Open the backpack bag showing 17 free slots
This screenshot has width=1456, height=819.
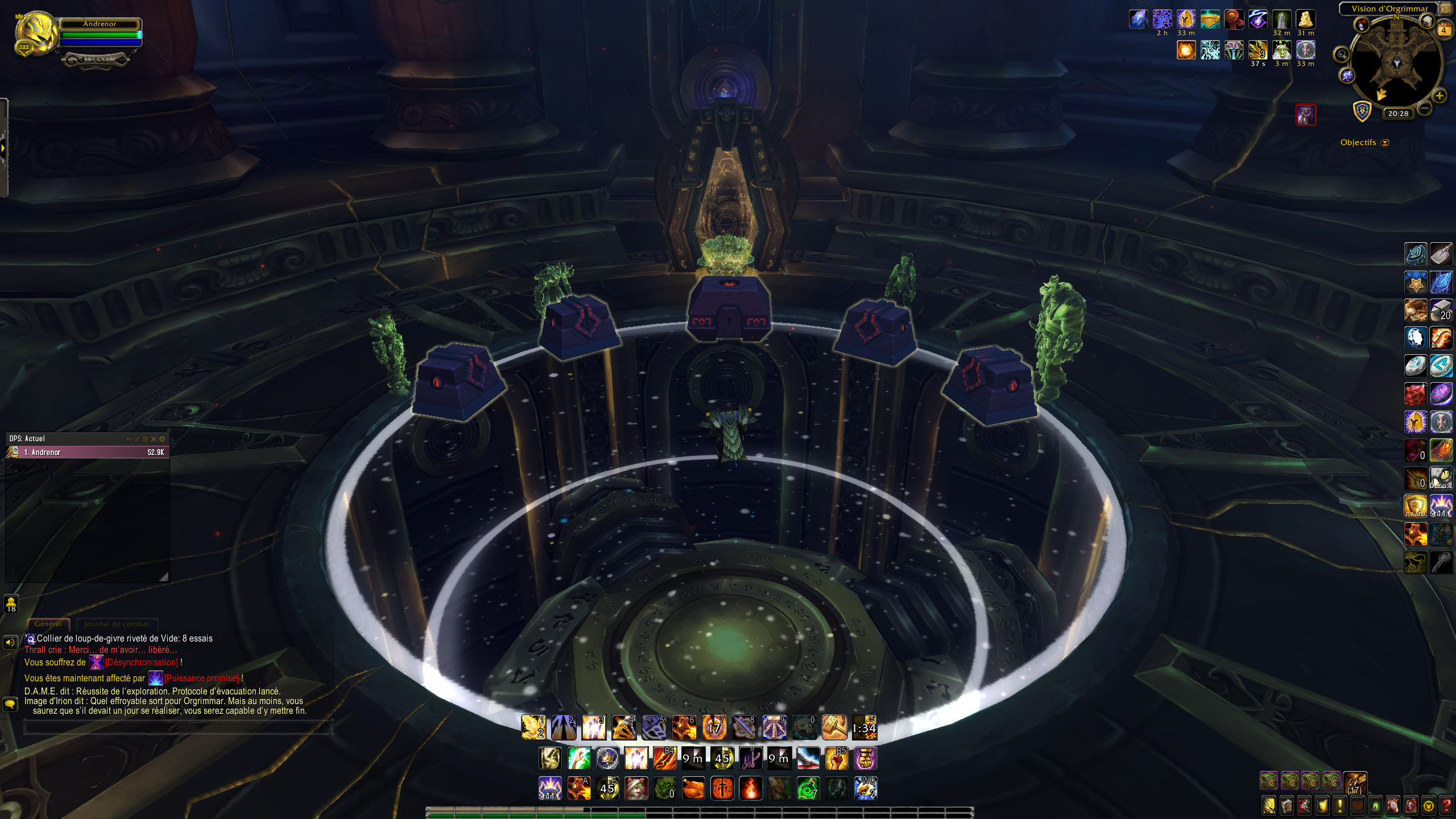coord(1355,781)
